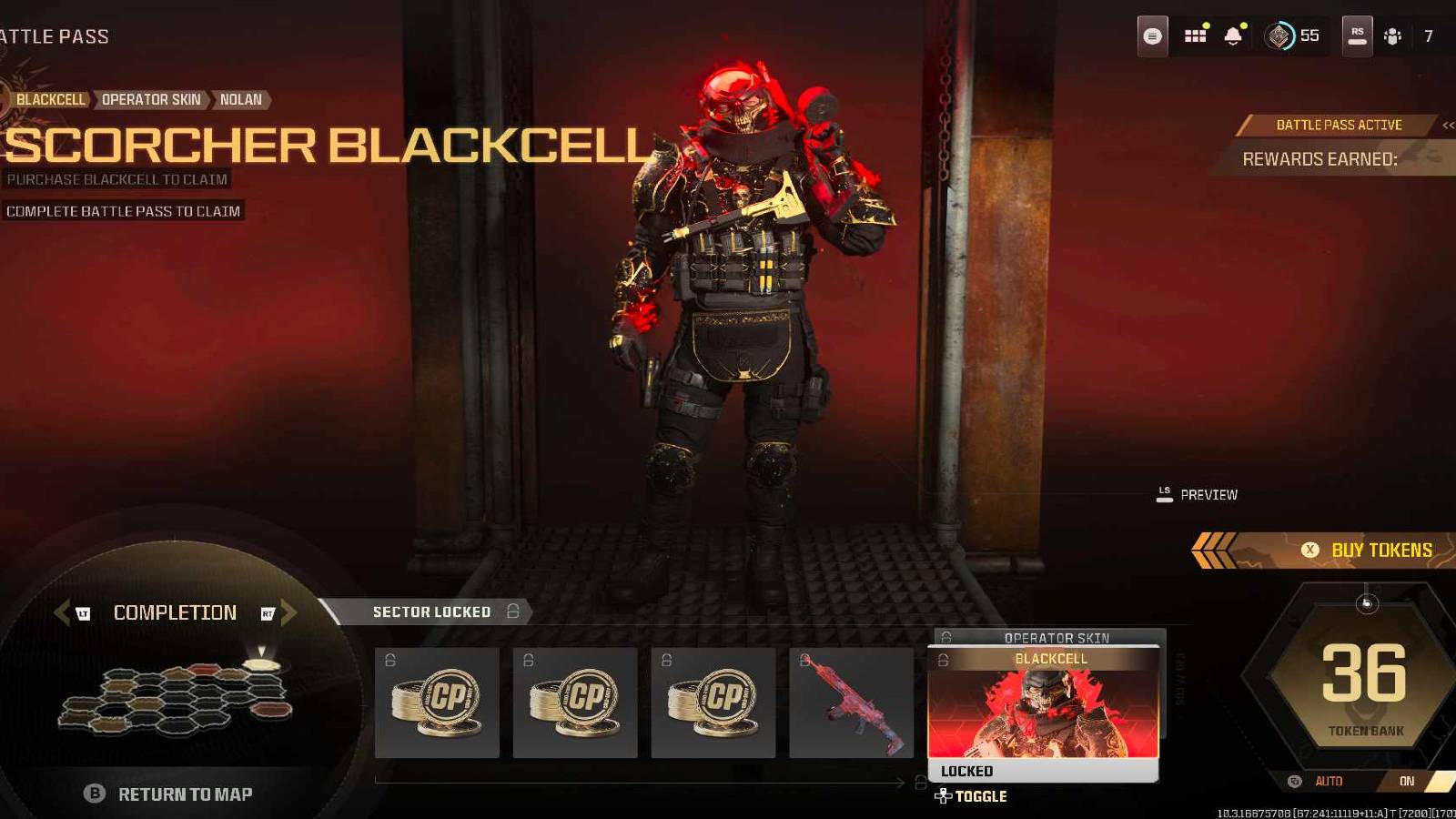Click the rank emblem showing level 55
The width and height of the screenshot is (1456, 819).
click(x=1283, y=35)
